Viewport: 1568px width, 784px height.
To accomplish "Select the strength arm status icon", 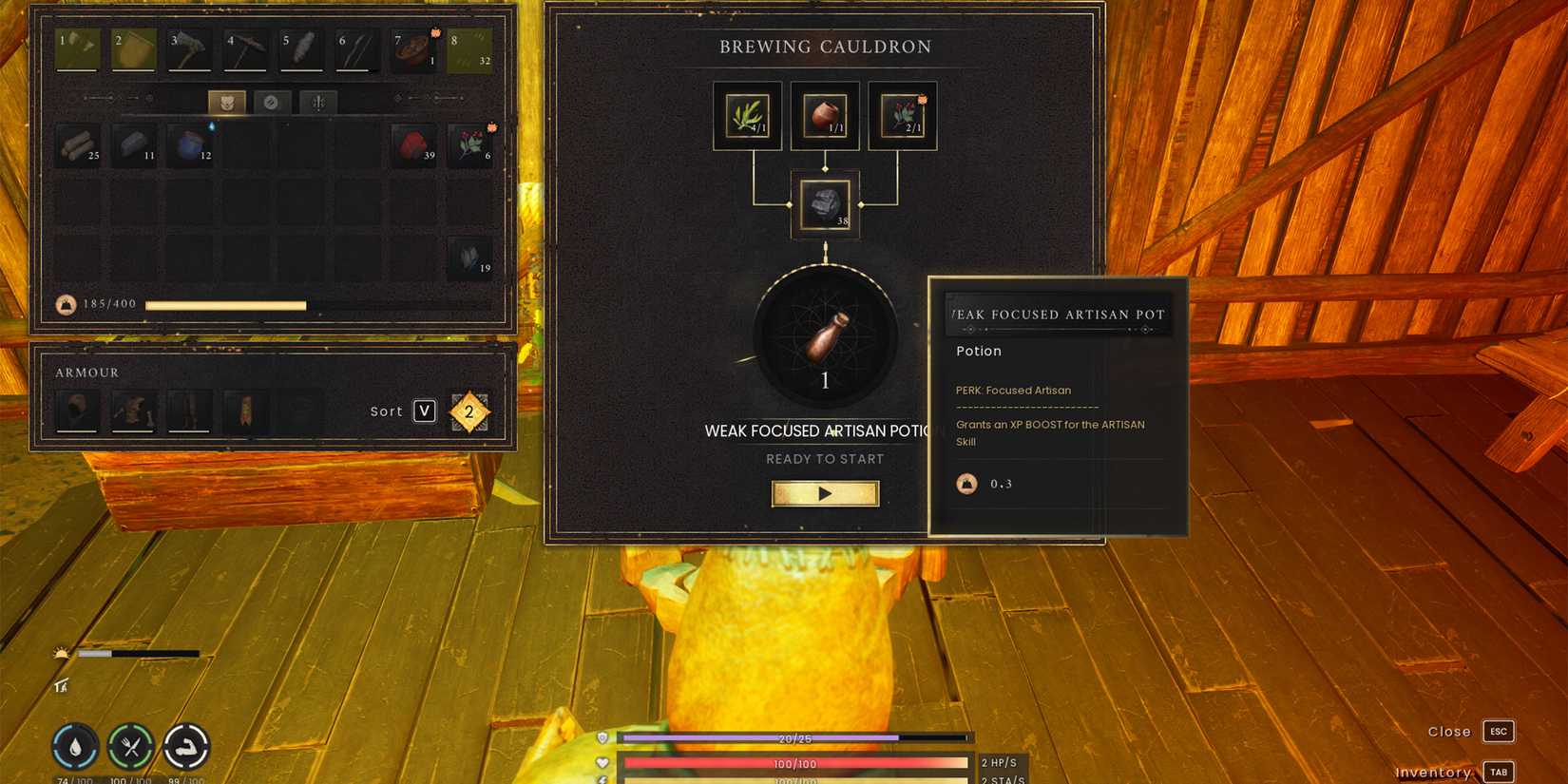I will click(187, 746).
